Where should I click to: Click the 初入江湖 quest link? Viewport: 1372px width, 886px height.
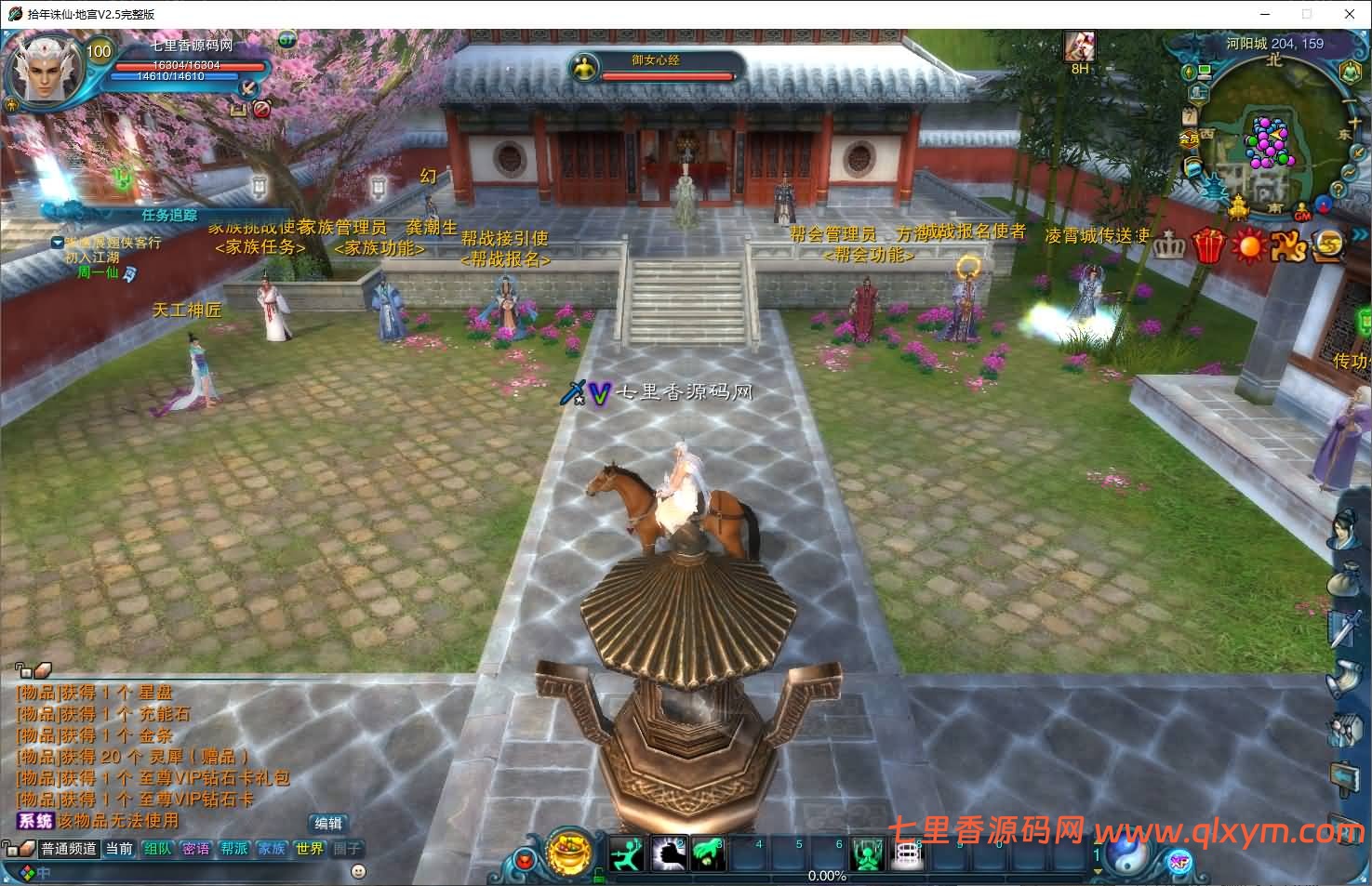[93, 257]
